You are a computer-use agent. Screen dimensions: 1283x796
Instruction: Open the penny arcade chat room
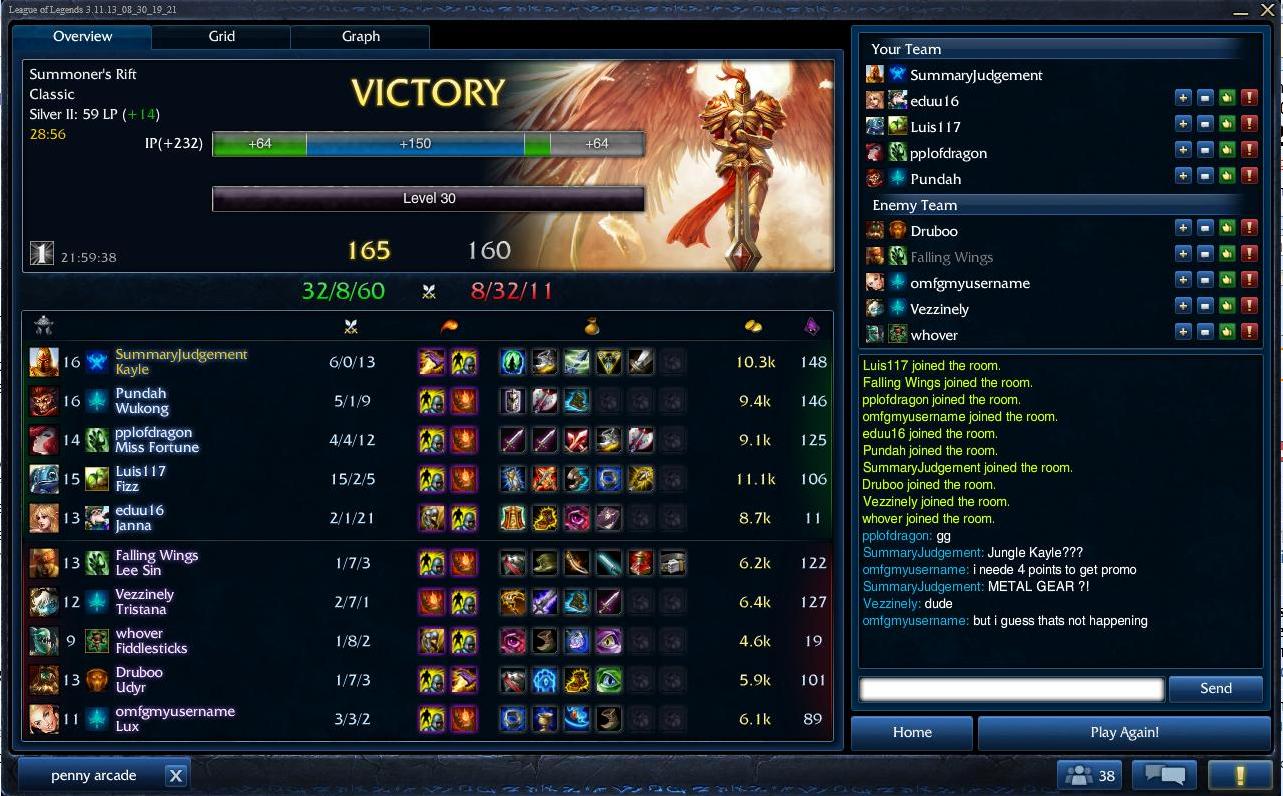(93, 775)
